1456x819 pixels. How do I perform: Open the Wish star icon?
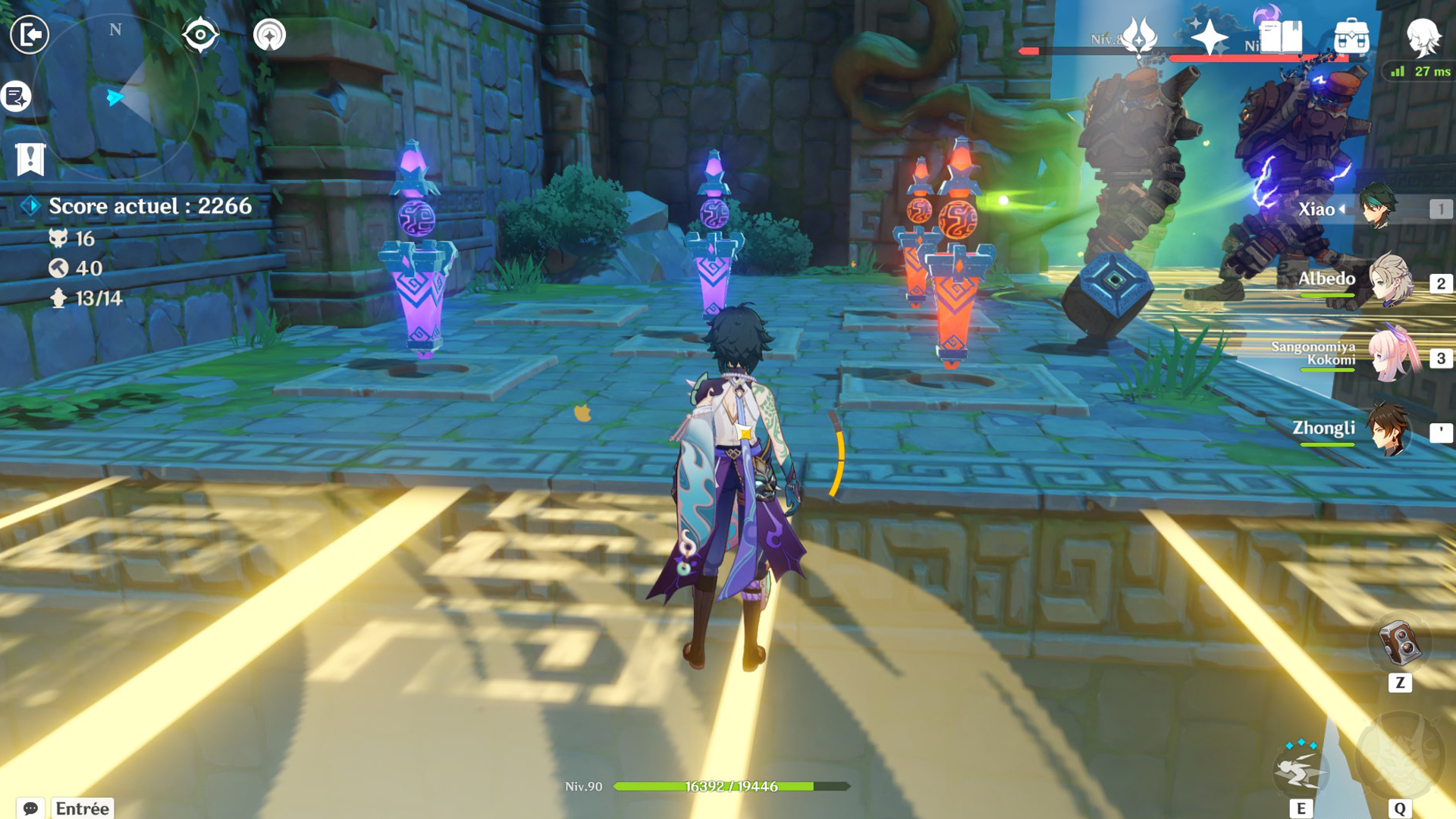(x=1209, y=36)
